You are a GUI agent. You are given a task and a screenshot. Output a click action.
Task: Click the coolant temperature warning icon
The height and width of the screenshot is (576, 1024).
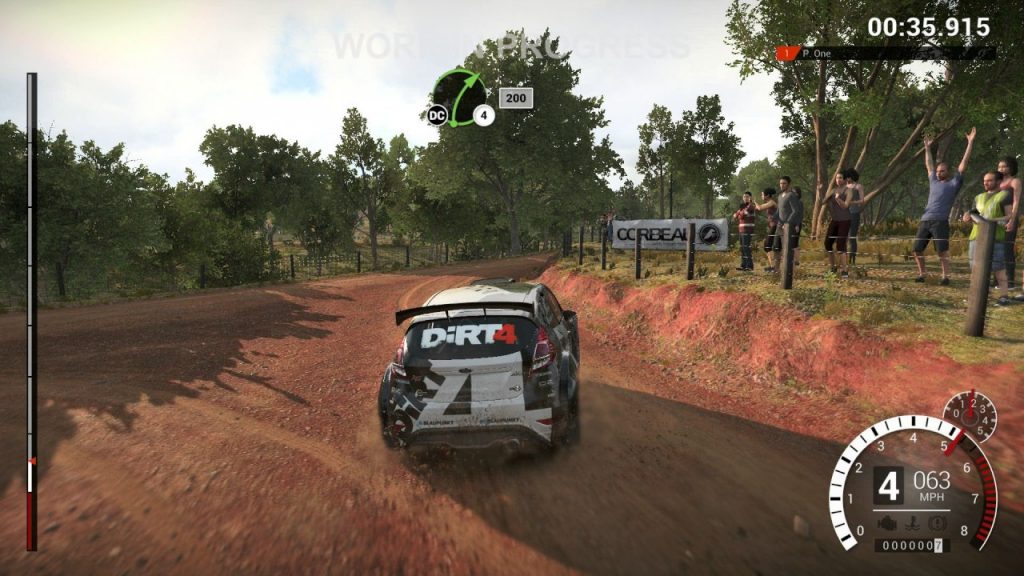pos(911,523)
